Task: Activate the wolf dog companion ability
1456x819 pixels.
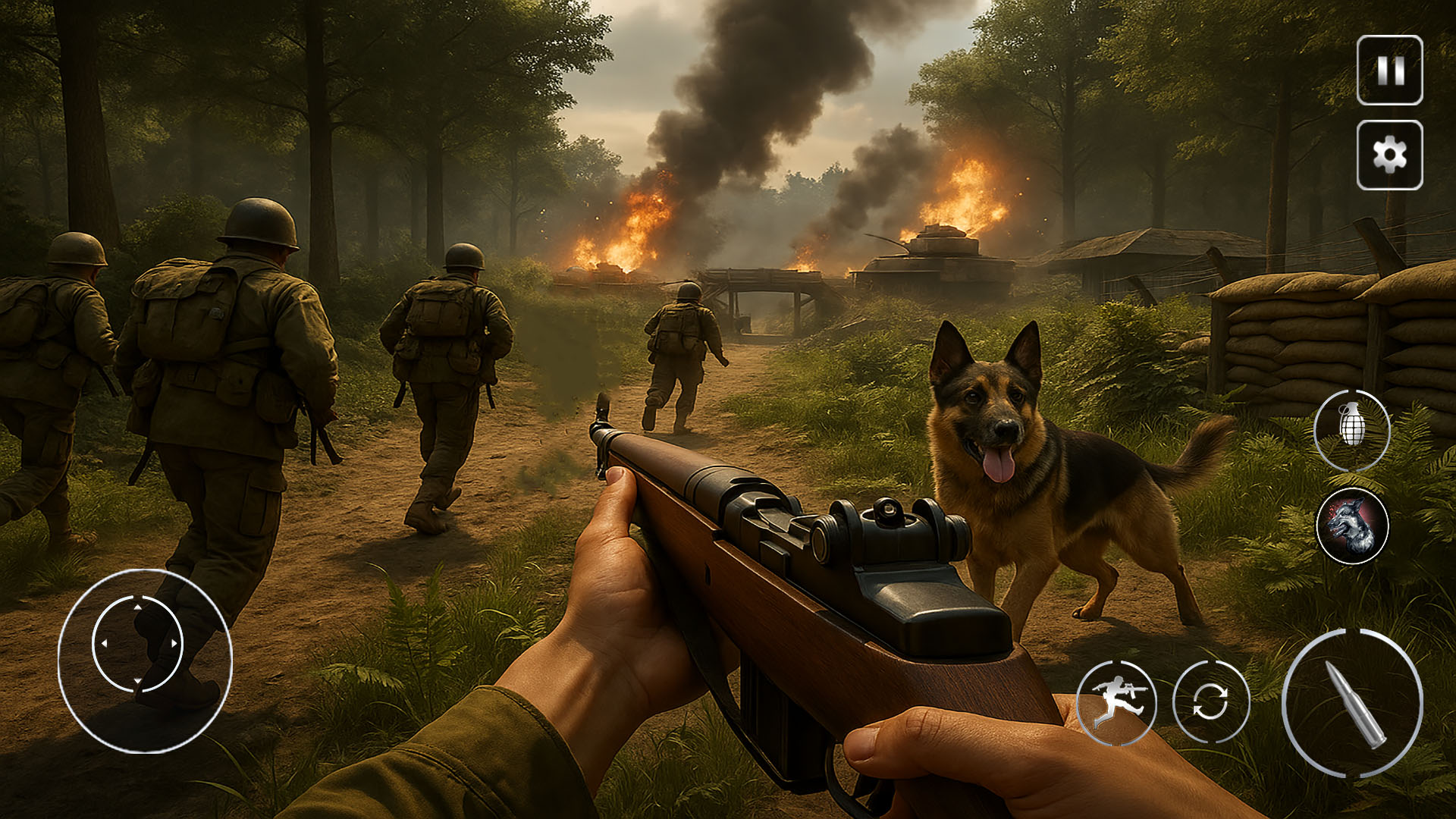Action: 1352,526
